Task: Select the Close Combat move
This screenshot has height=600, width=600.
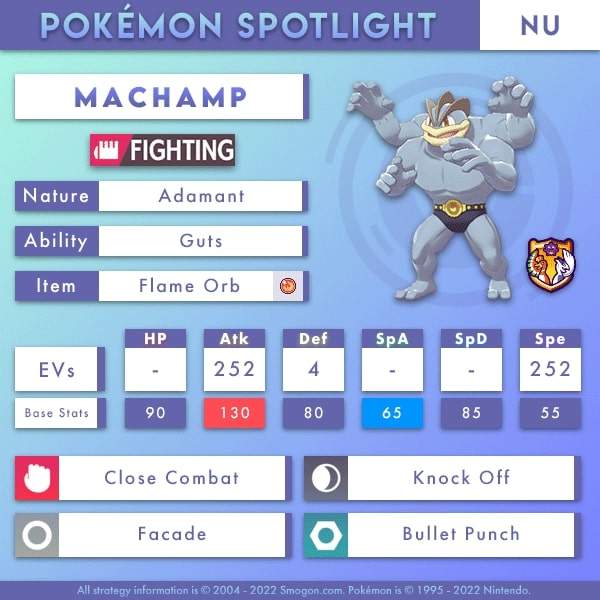Action: [171, 478]
